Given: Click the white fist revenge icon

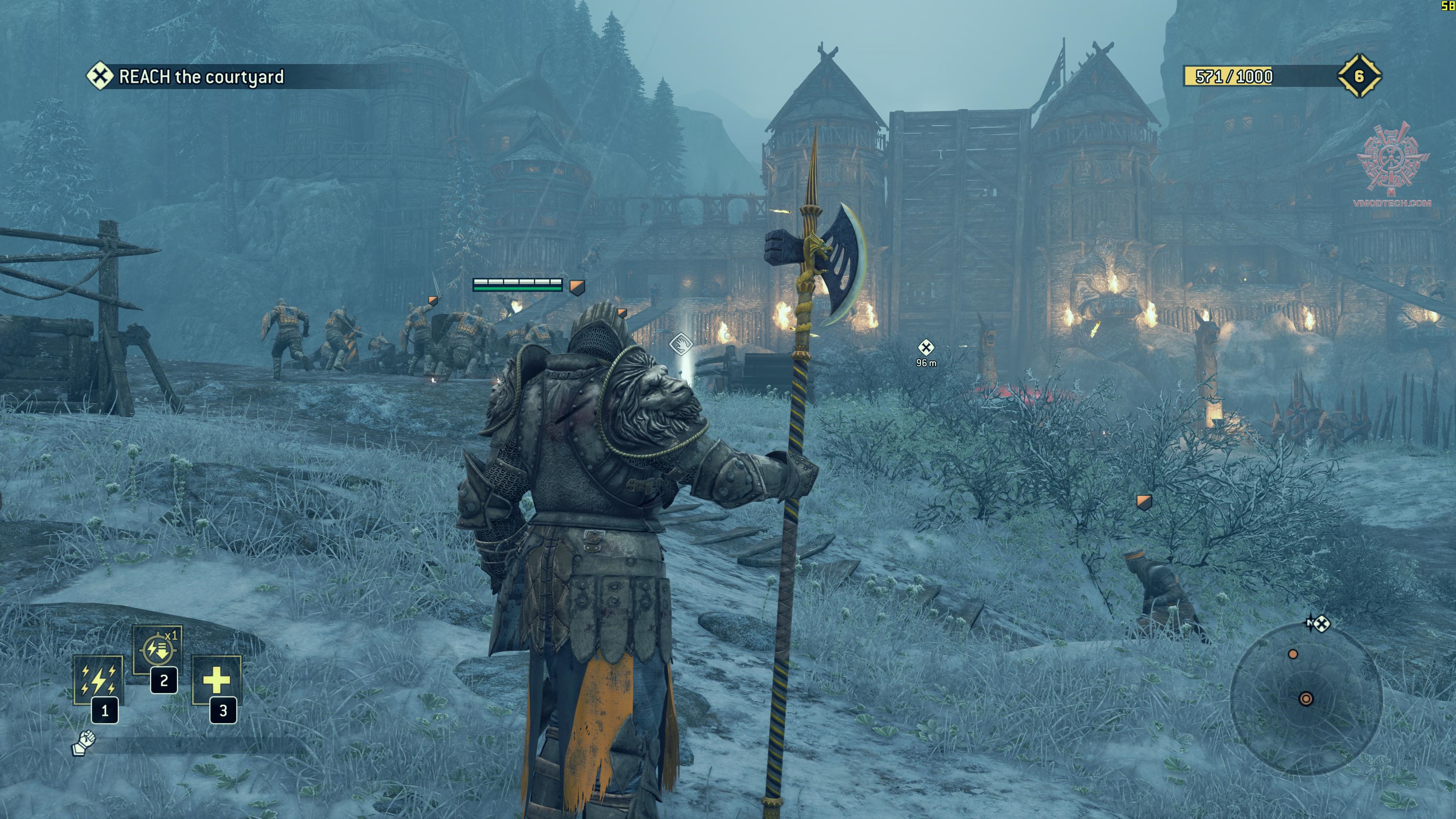Looking at the screenshot, I should pyautogui.click(x=84, y=743).
